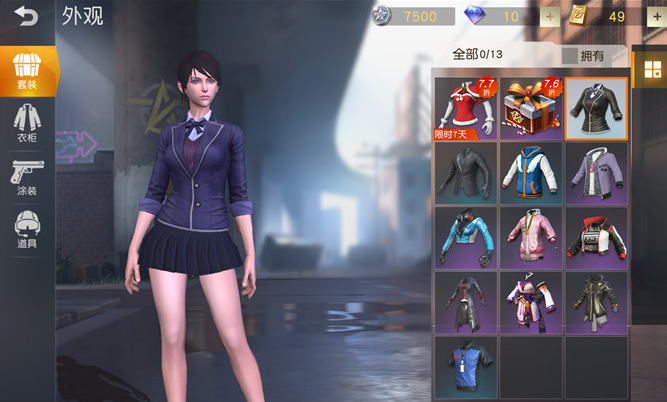
Task: Open the 道具 items tab
Action: point(27,231)
